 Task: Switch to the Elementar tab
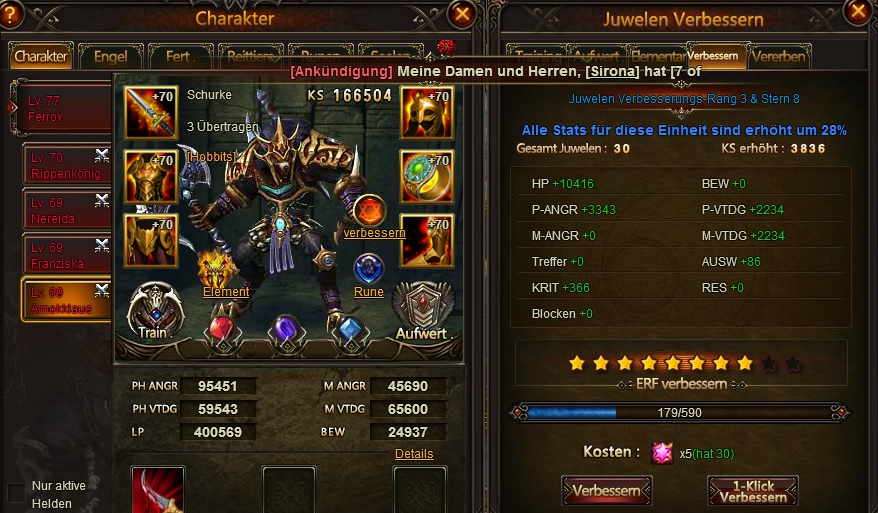point(657,56)
